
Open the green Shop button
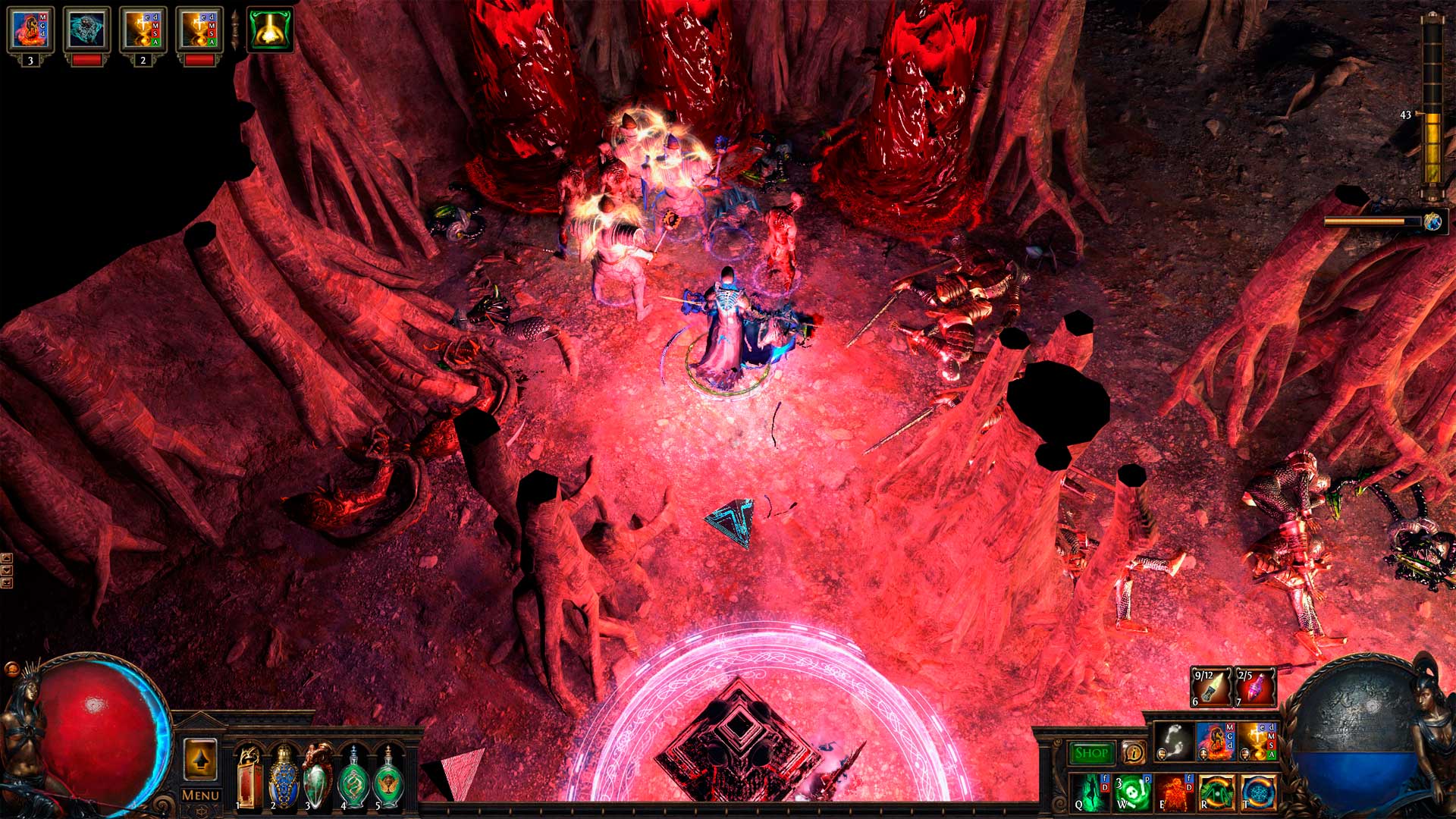[1091, 752]
